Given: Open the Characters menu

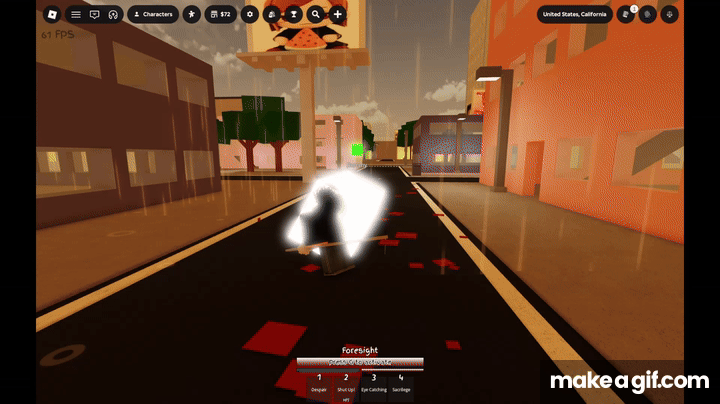Looking at the screenshot, I should pos(153,14).
